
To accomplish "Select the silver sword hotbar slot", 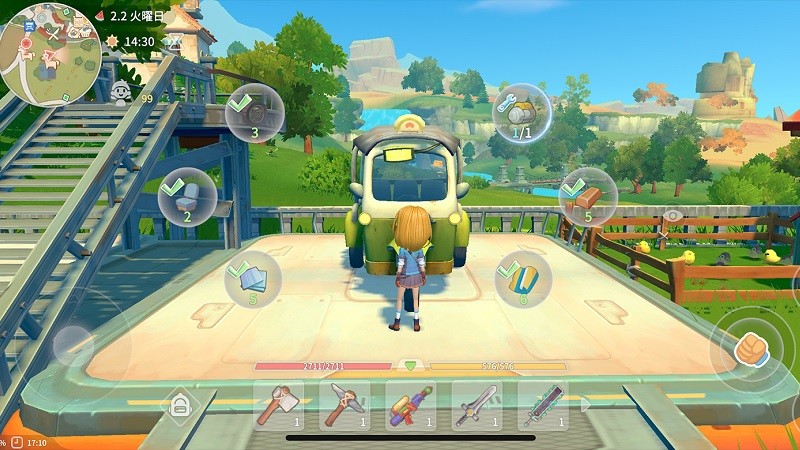I will point(477,405).
